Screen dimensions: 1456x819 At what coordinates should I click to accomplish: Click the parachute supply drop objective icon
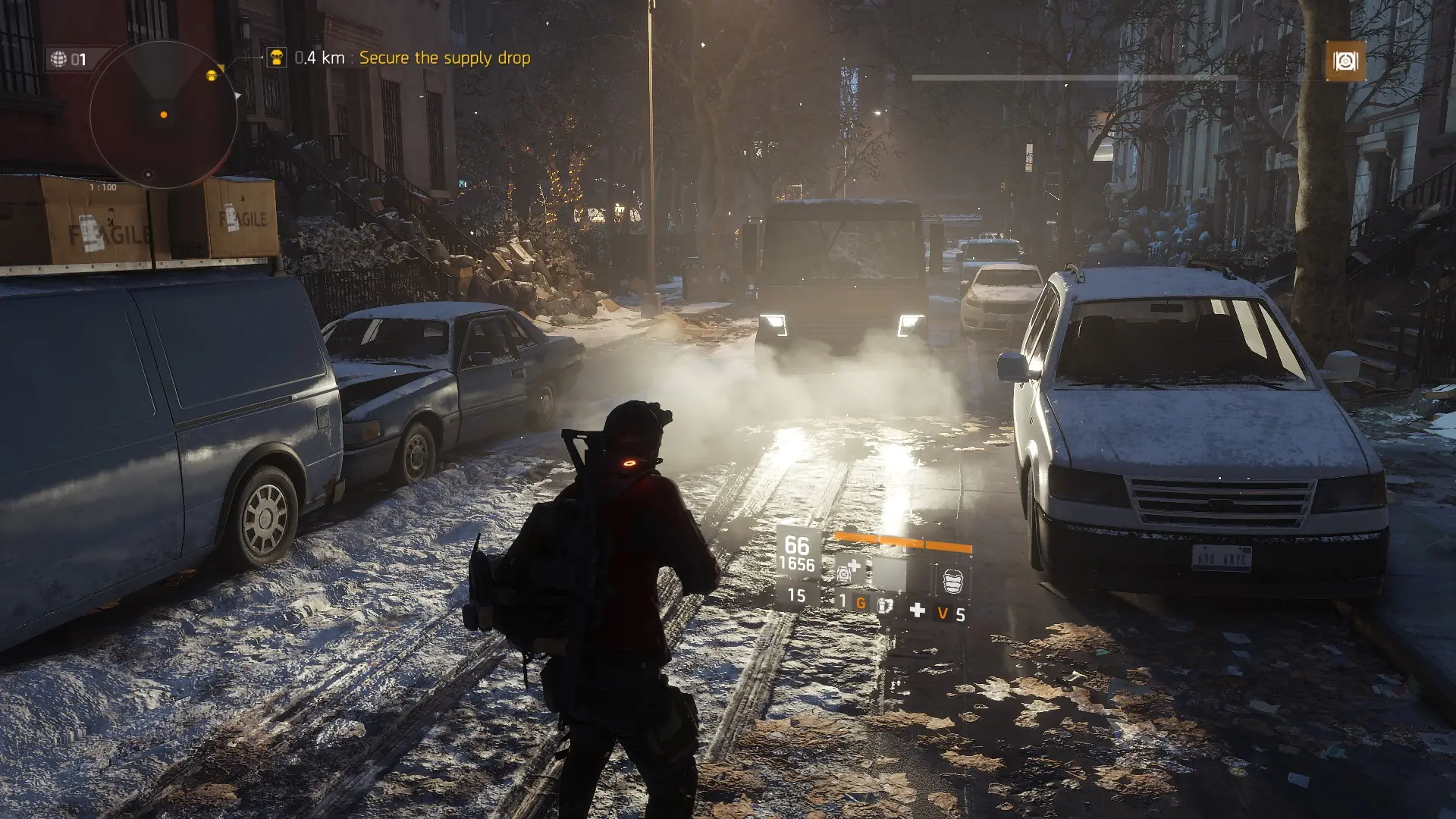click(276, 58)
